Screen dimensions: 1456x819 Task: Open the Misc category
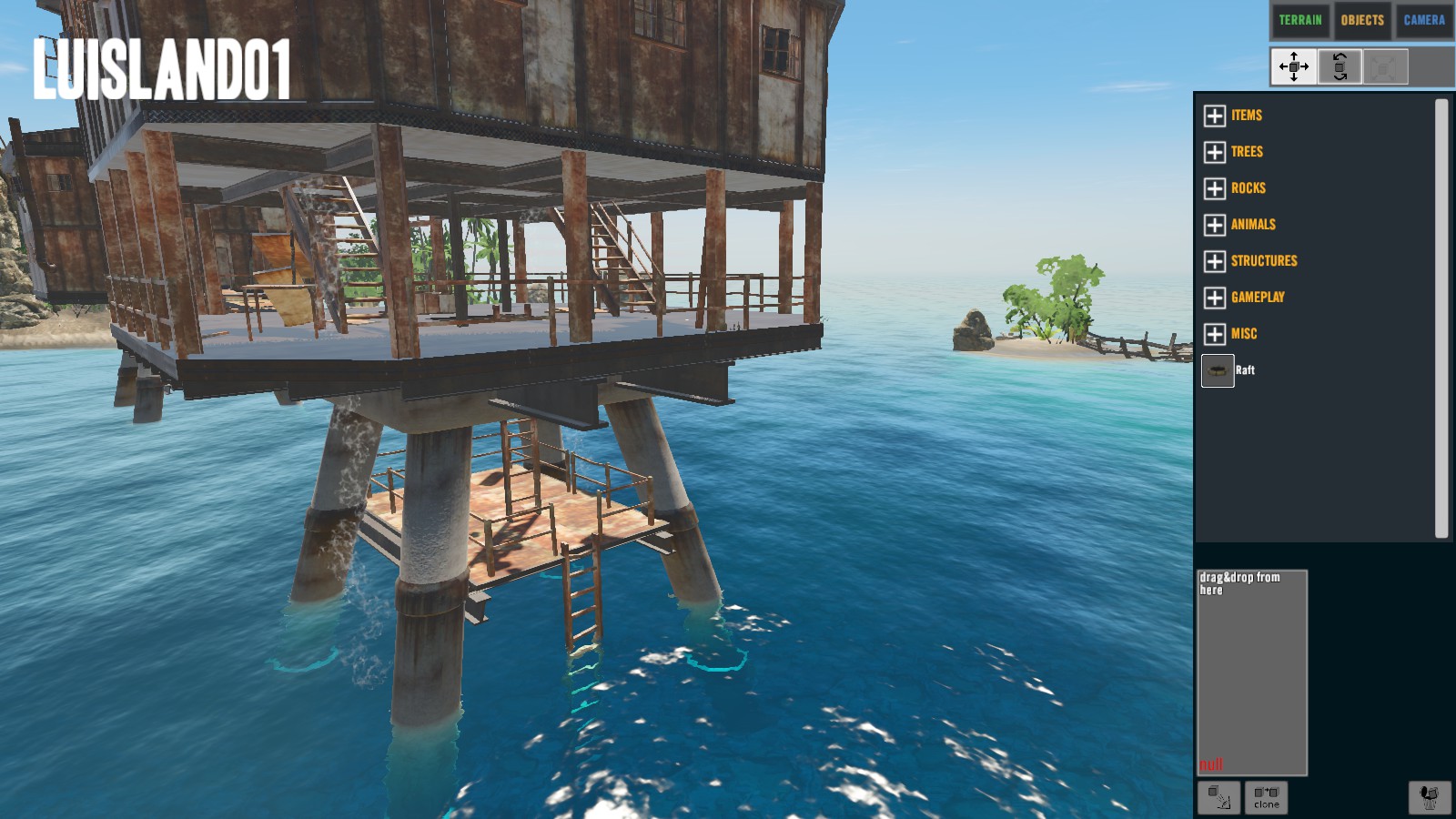tap(1215, 334)
